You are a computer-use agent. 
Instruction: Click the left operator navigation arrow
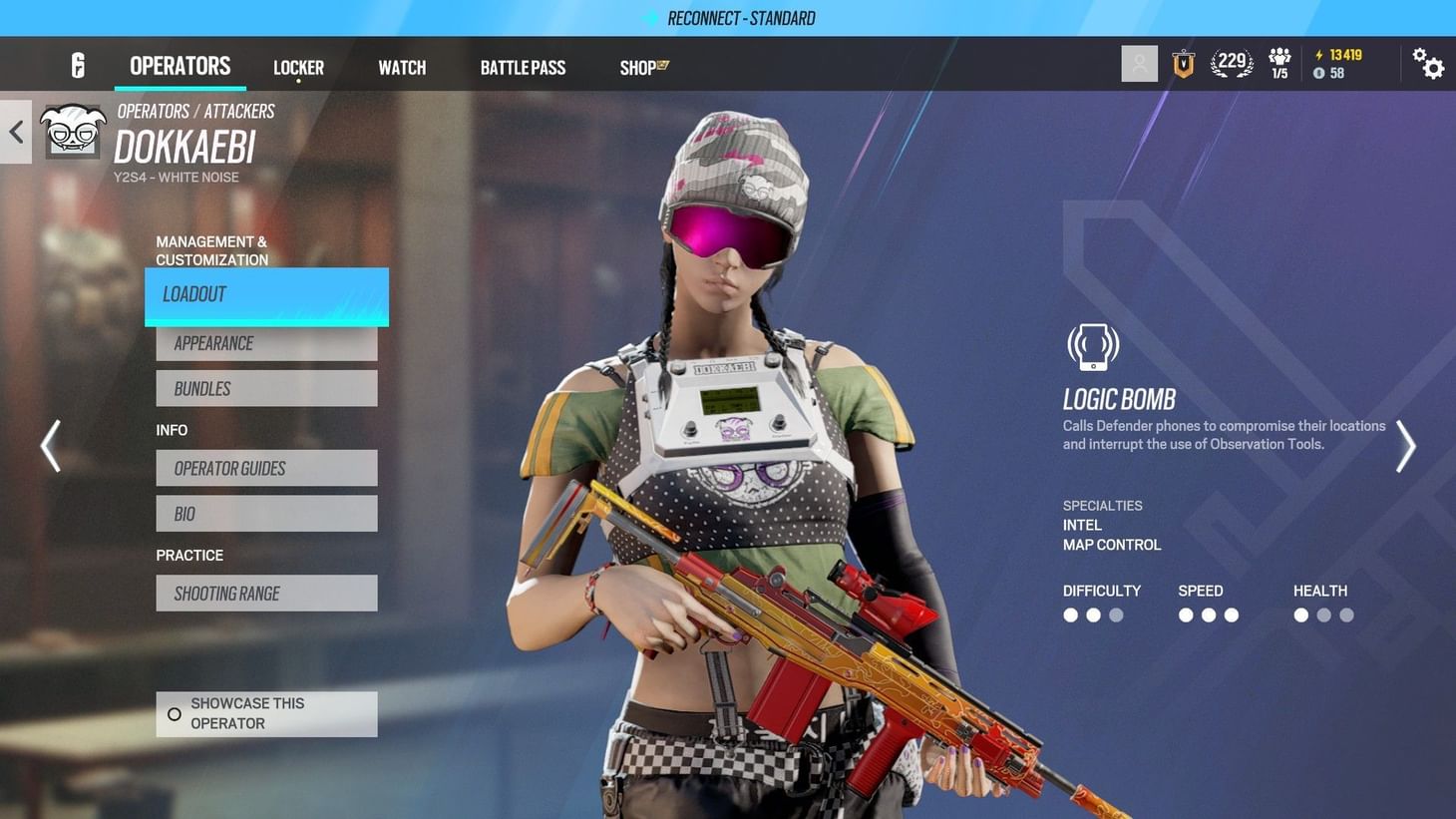point(51,446)
